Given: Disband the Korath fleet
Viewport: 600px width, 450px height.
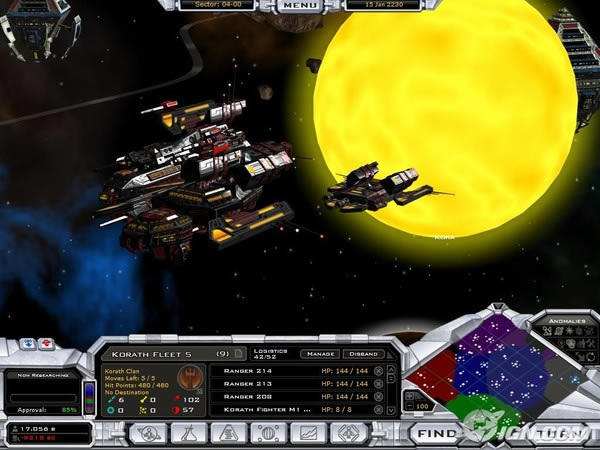Looking at the screenshot, I should [363, 353].
